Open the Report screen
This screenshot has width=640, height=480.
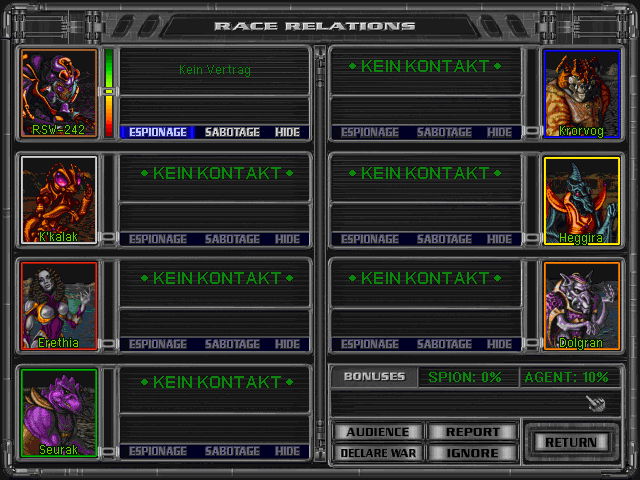pos(473,432)
